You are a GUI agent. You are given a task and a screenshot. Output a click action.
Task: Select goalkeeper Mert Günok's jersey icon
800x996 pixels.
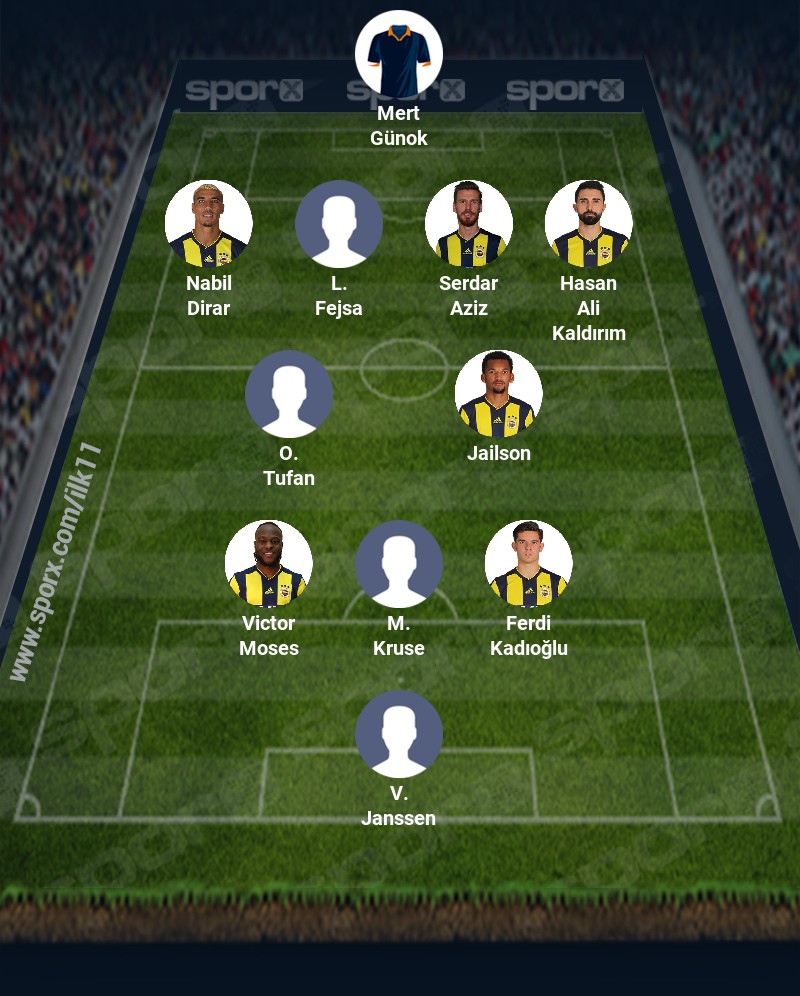pyautogui.click(x=399, y=54)
